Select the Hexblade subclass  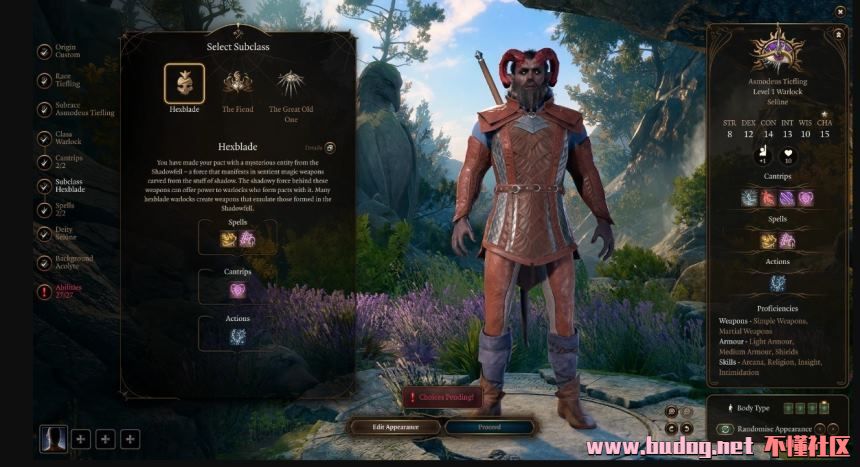click(x=184, y=83)
